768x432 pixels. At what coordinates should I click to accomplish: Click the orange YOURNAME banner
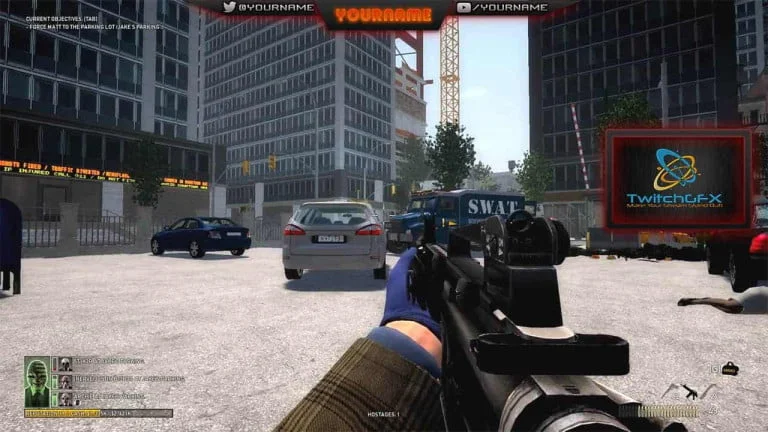[383, 15]
